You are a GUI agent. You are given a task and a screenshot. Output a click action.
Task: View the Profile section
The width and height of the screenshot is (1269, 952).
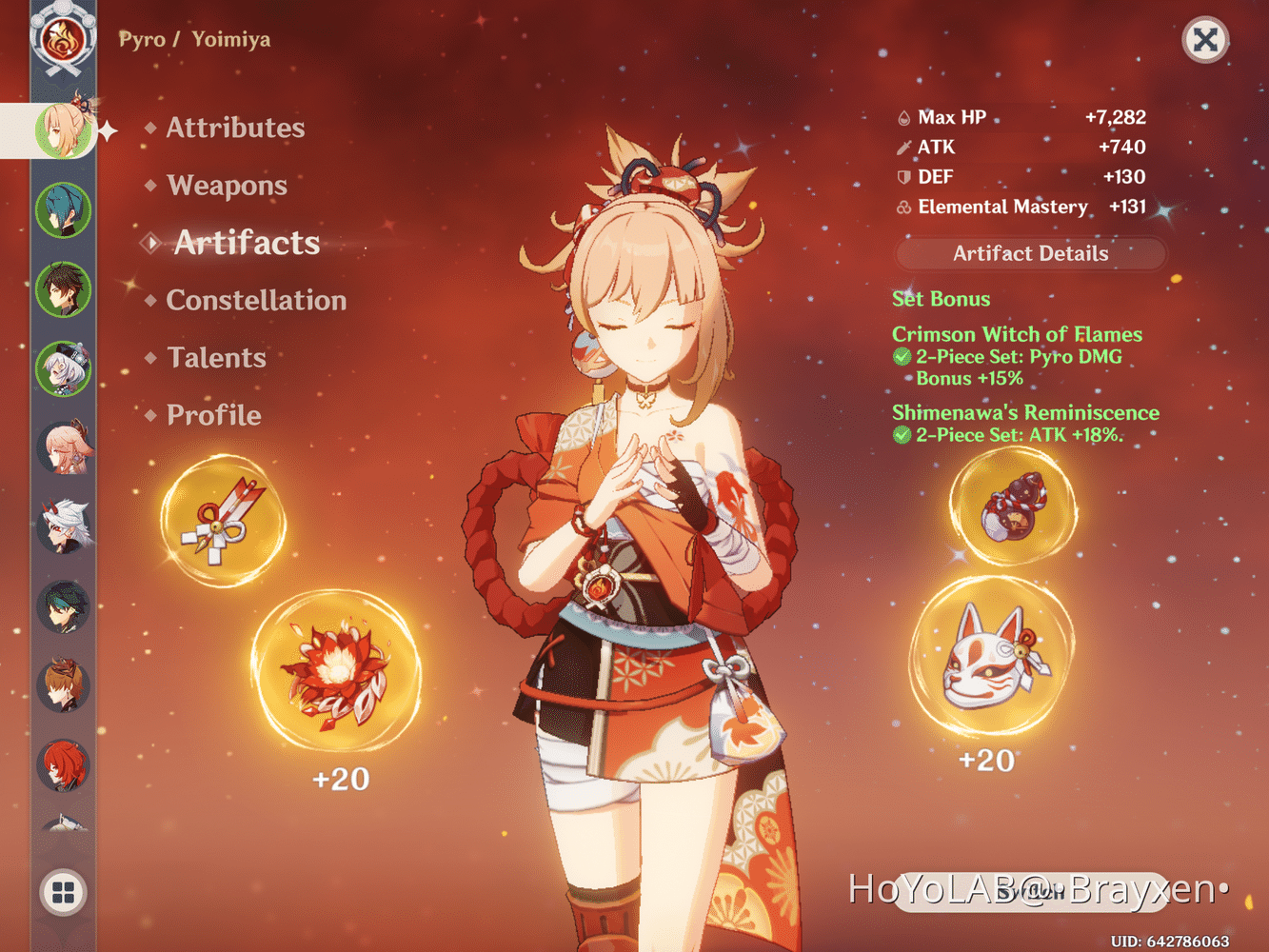pos(212,415)
